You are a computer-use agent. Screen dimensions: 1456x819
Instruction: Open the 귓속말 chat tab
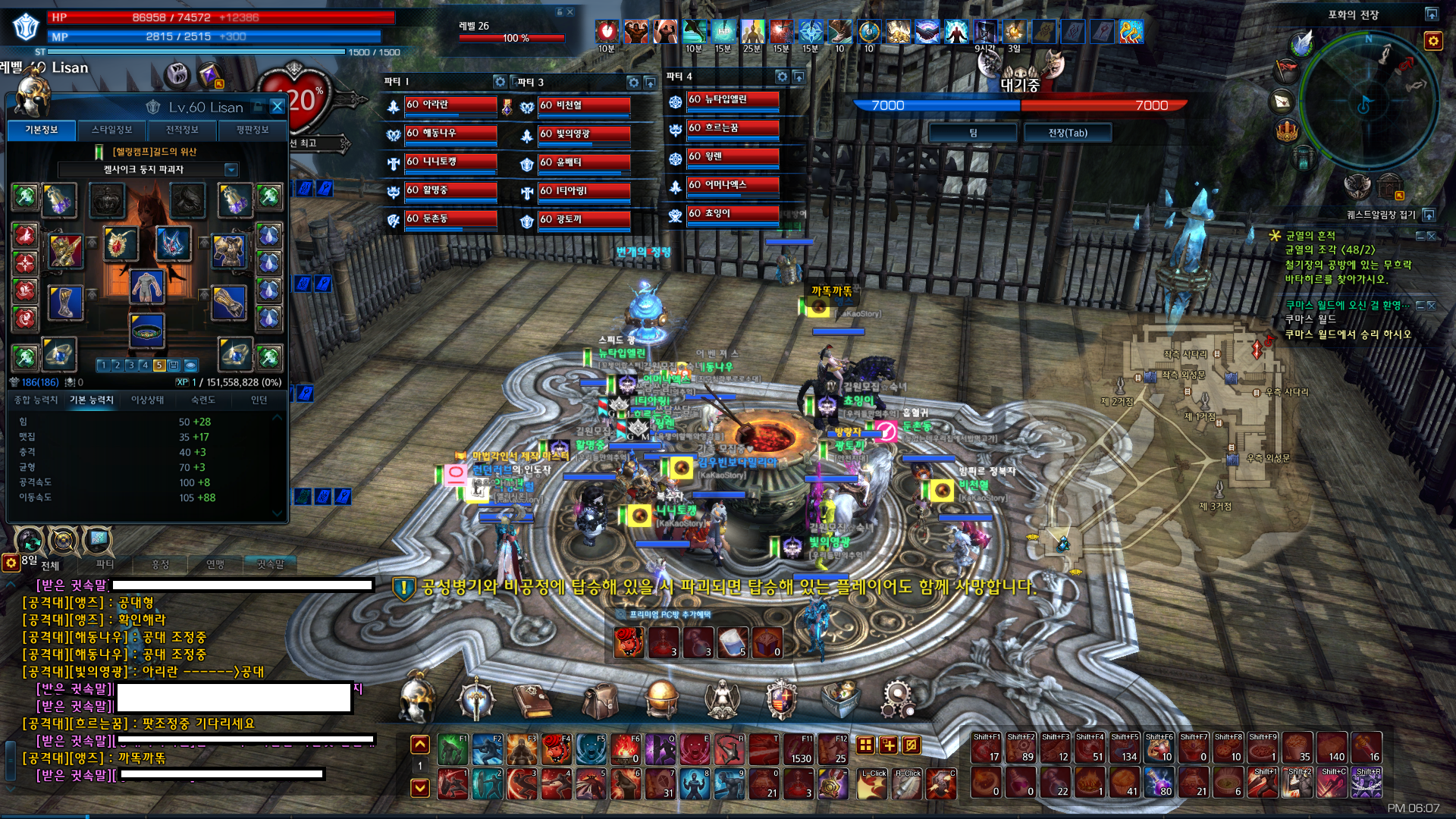[270, 564]
